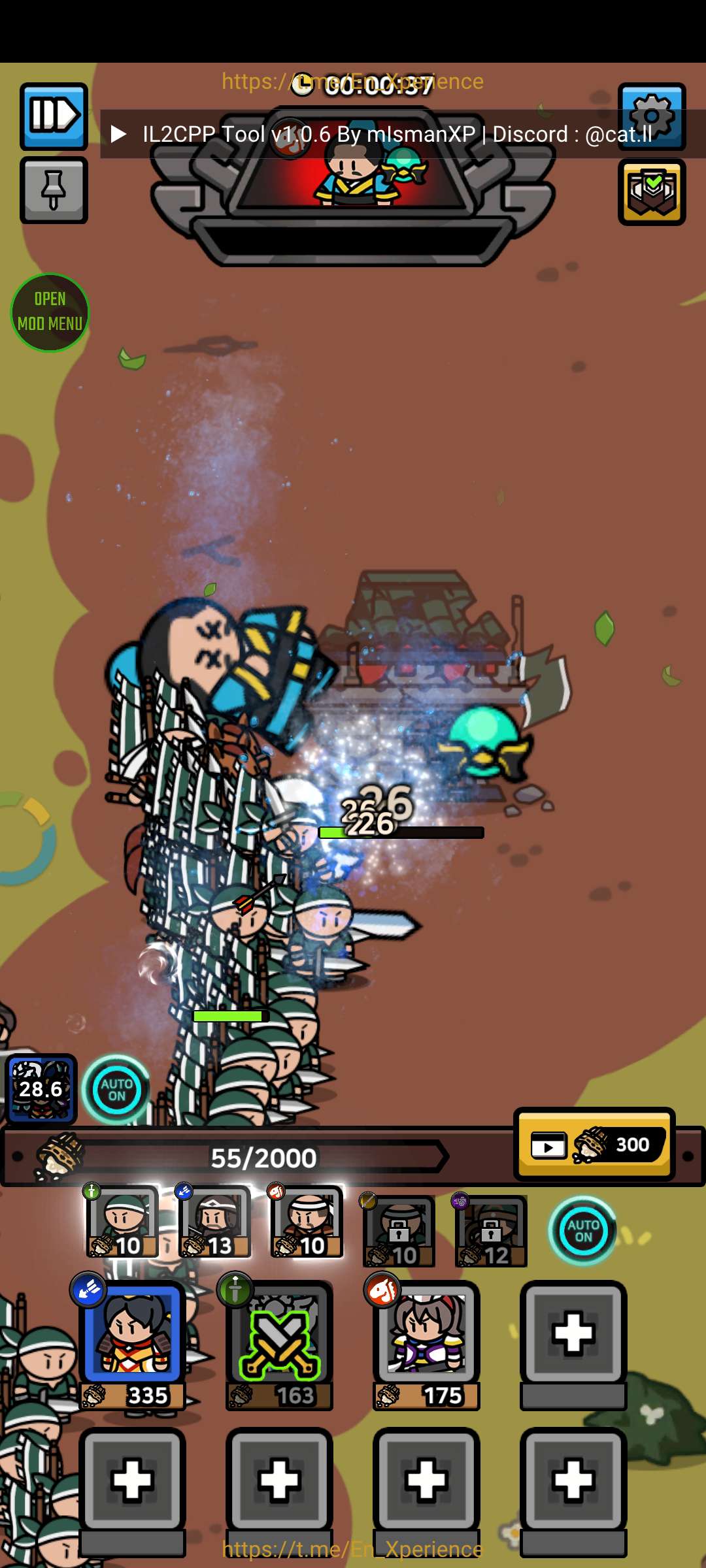Screen dimensions: 706x1568
Task: Summon the headband warrior with horn badge
Action: pos(307,1222)
